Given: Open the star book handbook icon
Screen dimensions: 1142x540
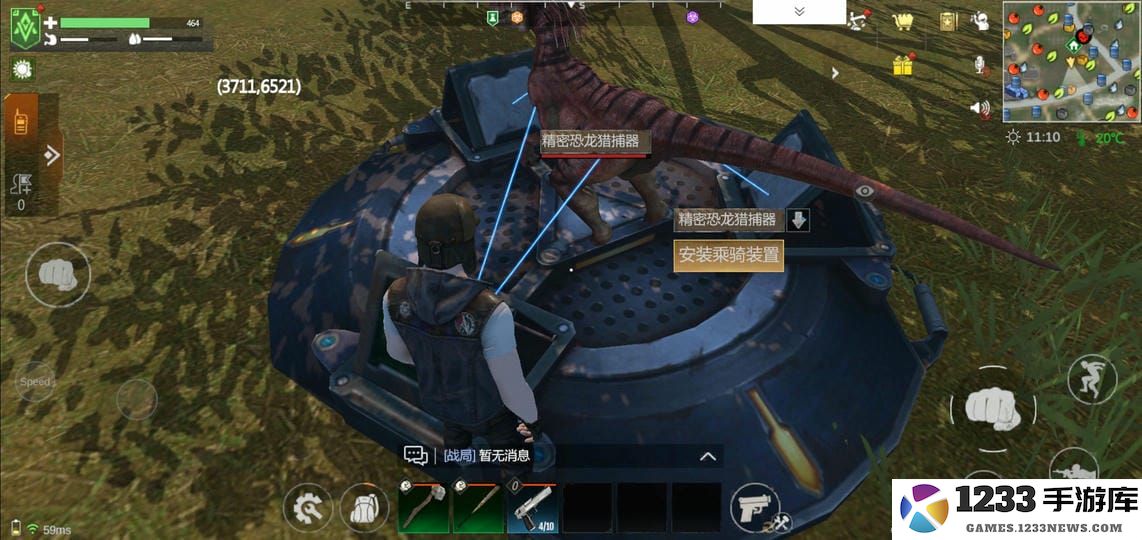Looking at the screenshot, I should point(948,22).
